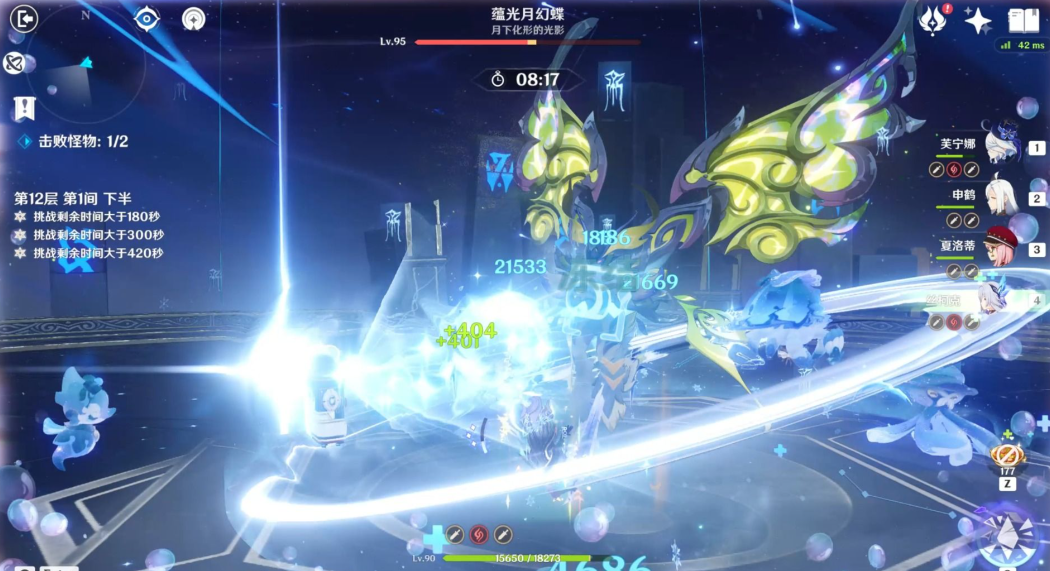1050x571 pixels.
Task: Toggle the eye-shaped view icon
Action: pos(148,18)
